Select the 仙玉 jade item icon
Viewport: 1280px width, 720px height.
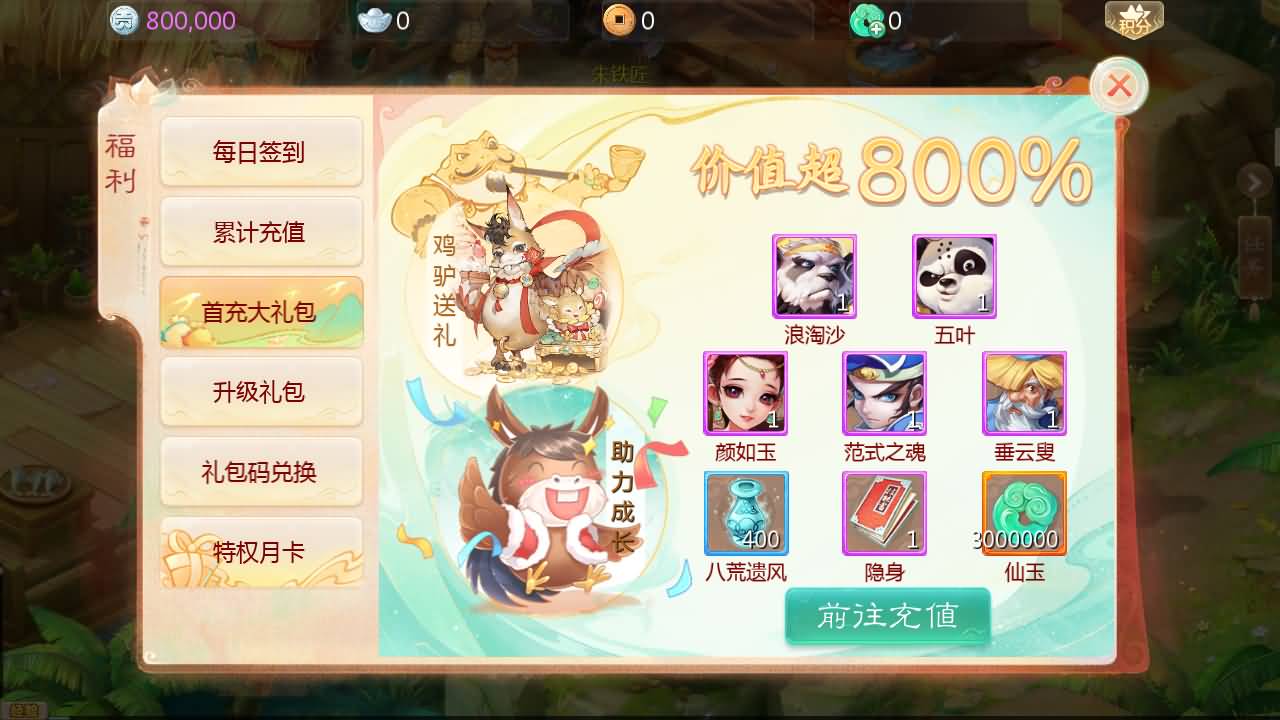point(1024,513)
